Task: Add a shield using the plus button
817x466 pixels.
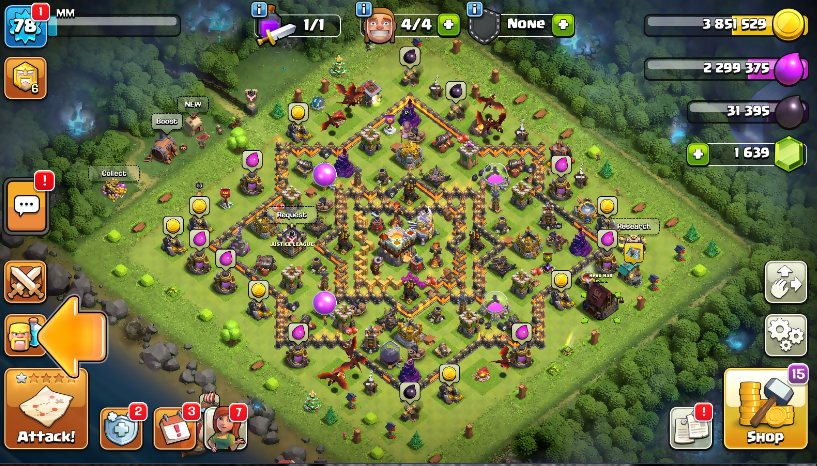Action: tap(563, 24)
